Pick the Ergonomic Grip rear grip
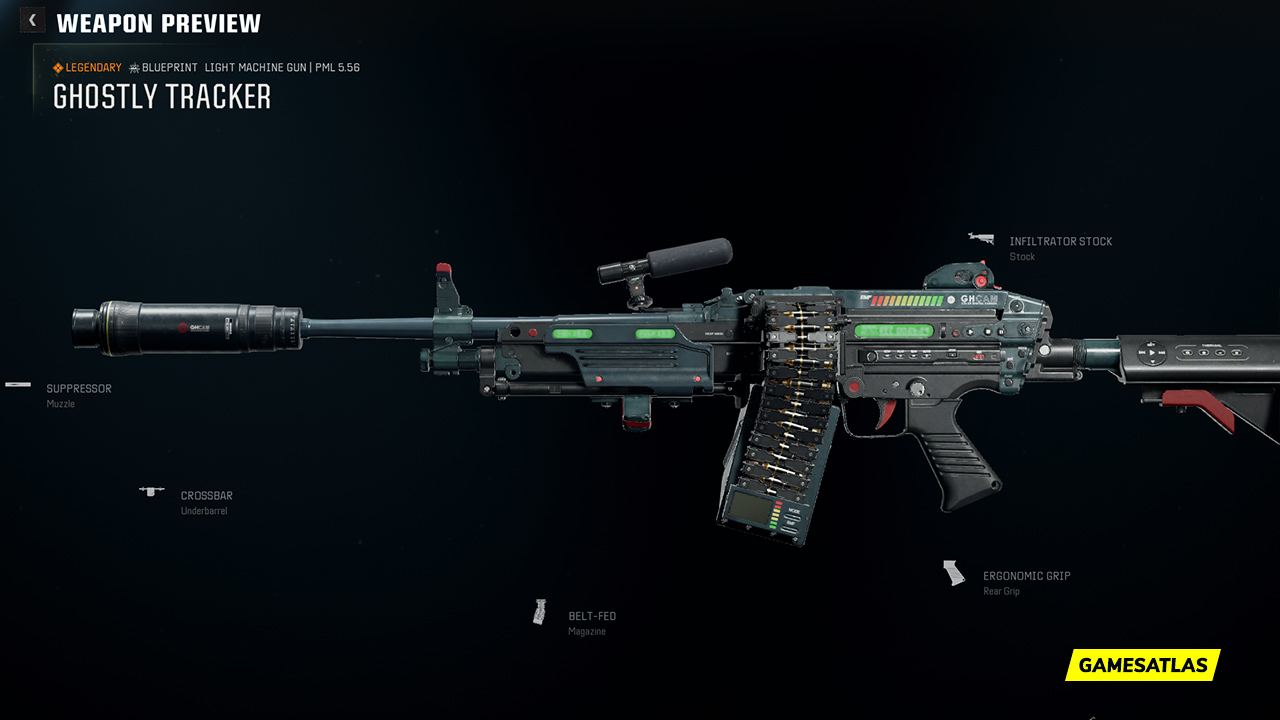The width and height of the screenshot is (1280, 720). pos(1026,576)
